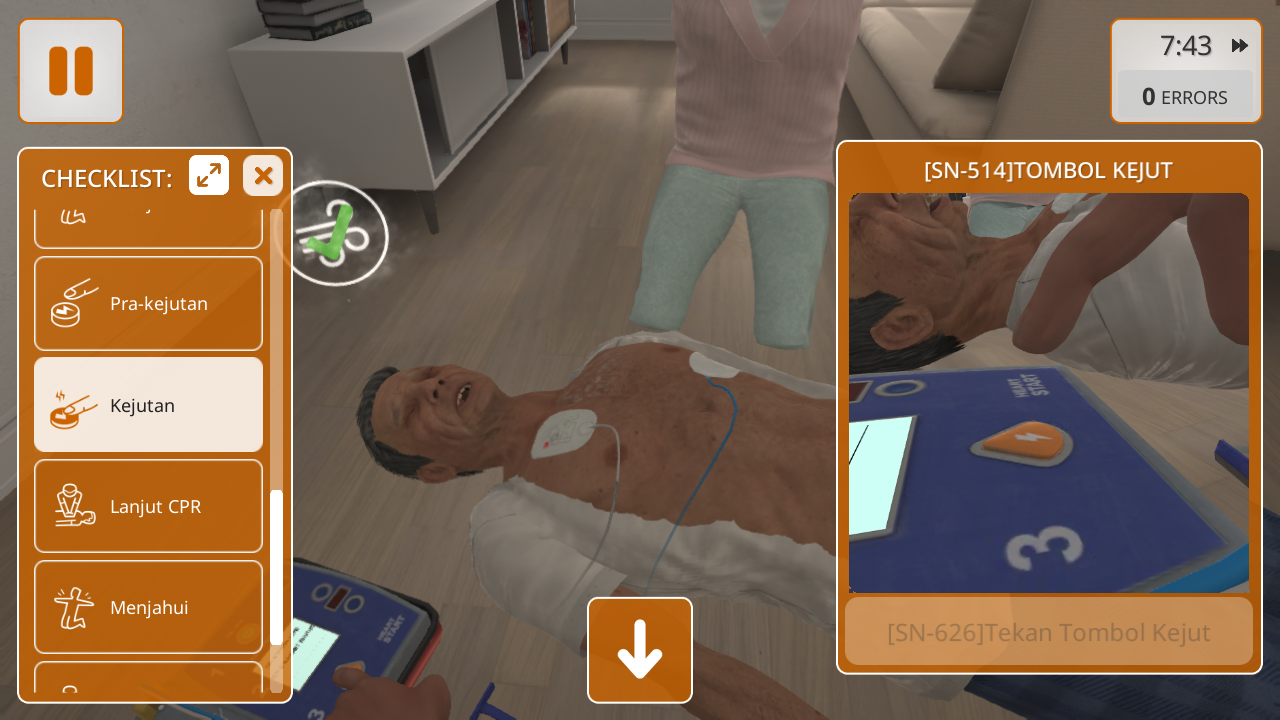Pause the simulation with the pause button
Viewport: 1280px width, 720px height.
tap(71, 71)
